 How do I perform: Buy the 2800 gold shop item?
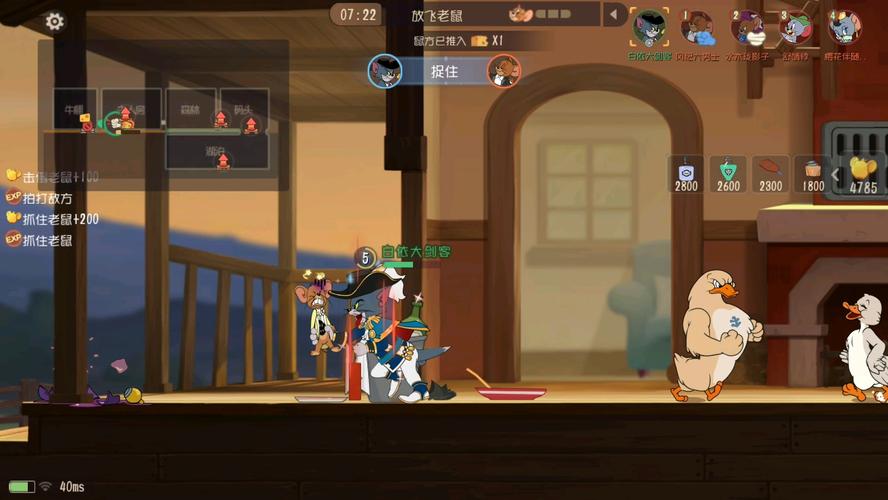coord(686,174)
